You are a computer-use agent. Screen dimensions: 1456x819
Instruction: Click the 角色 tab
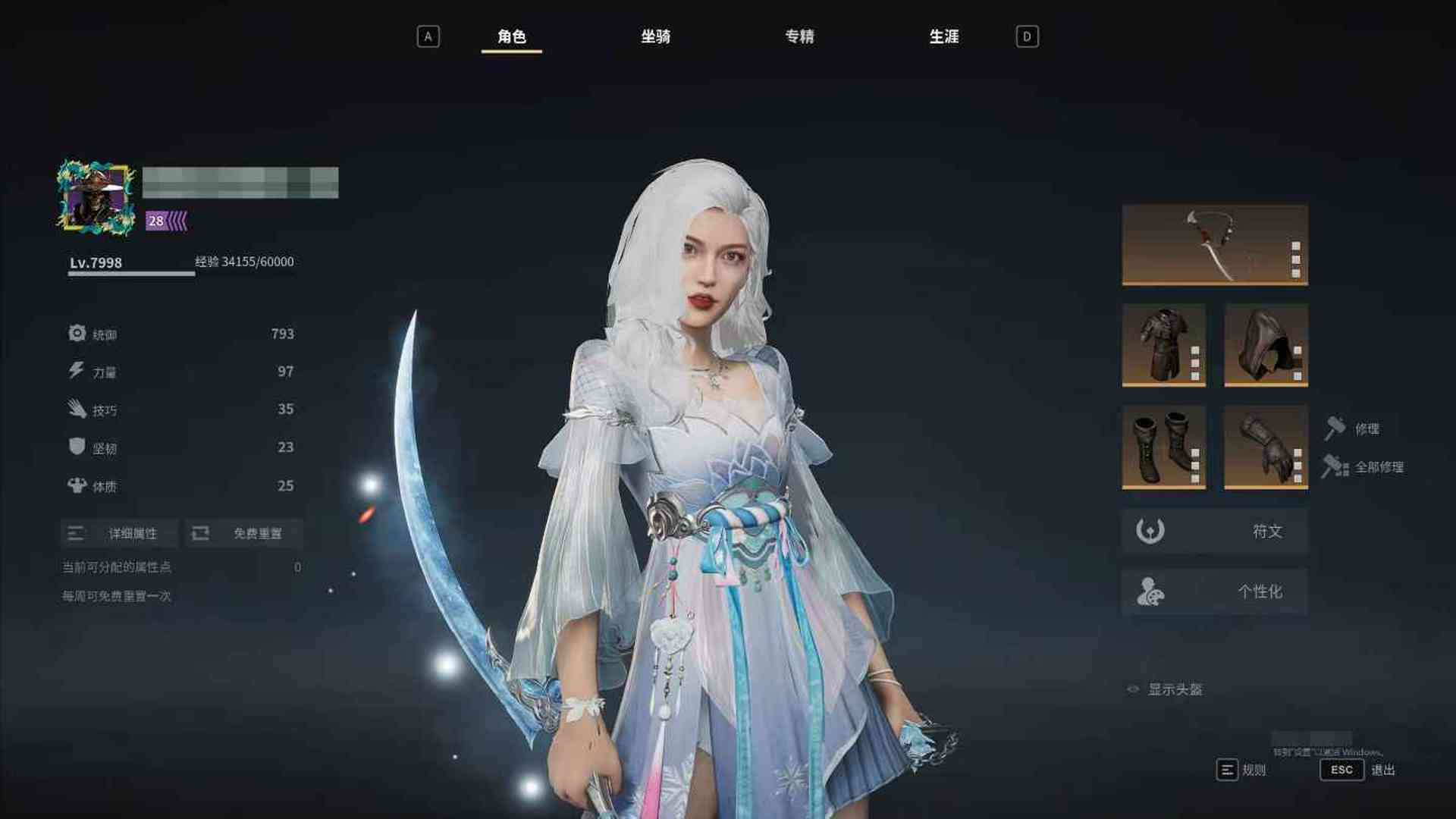[511, 36]
